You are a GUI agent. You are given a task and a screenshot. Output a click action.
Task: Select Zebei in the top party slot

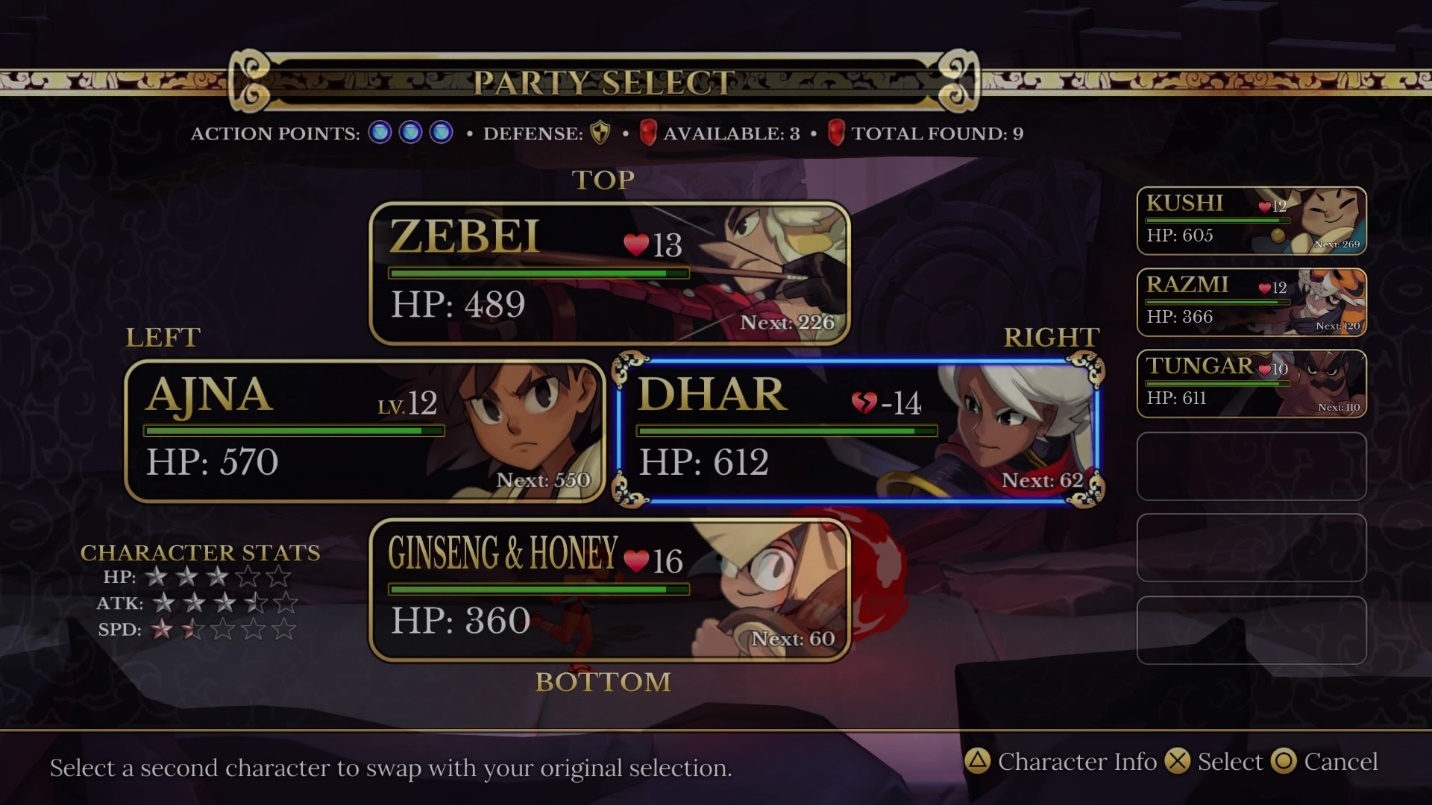(x=609, y=273)
